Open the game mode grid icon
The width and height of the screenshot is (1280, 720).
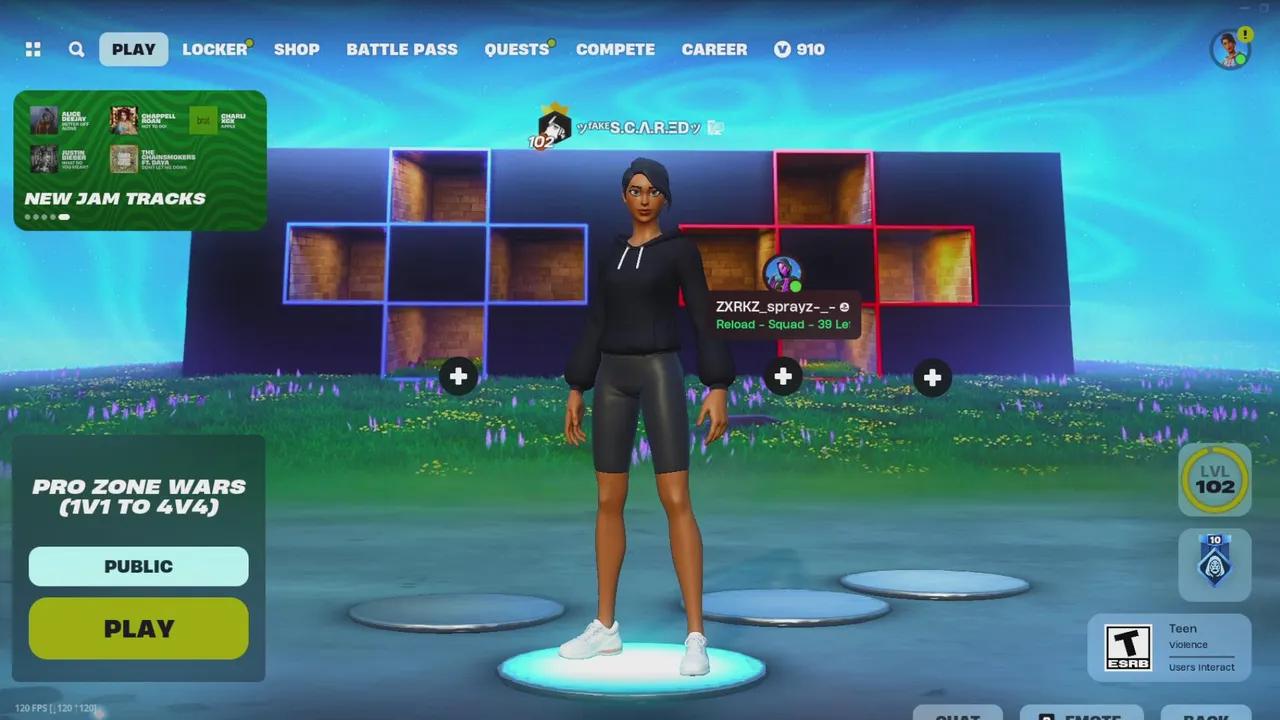[33, 49]
